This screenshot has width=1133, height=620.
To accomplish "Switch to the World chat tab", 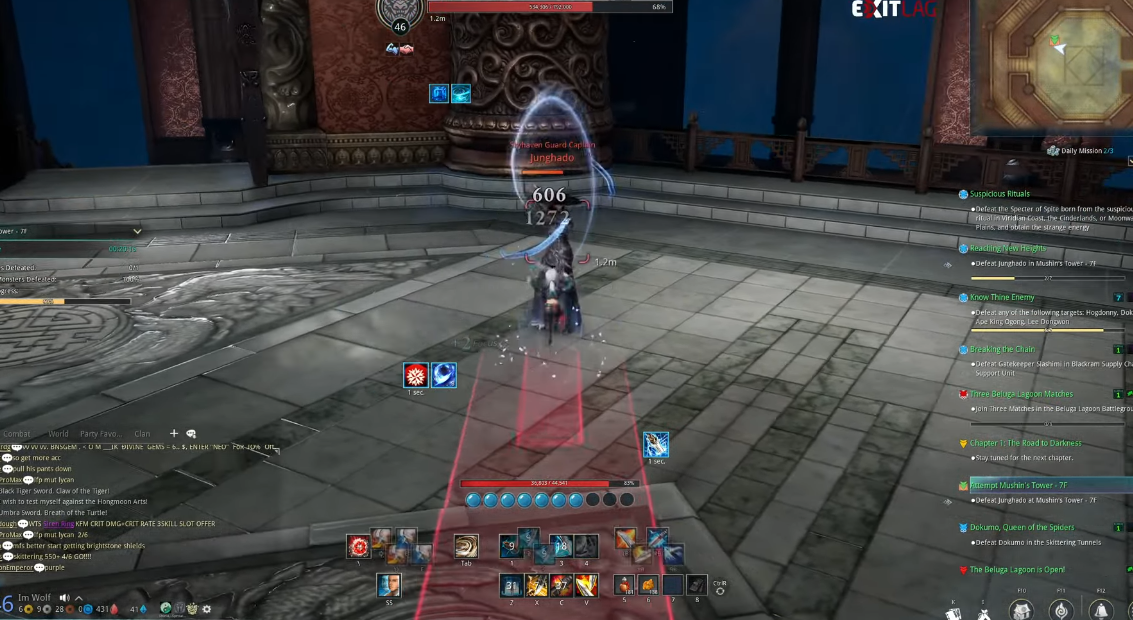I will pos(59,434).
